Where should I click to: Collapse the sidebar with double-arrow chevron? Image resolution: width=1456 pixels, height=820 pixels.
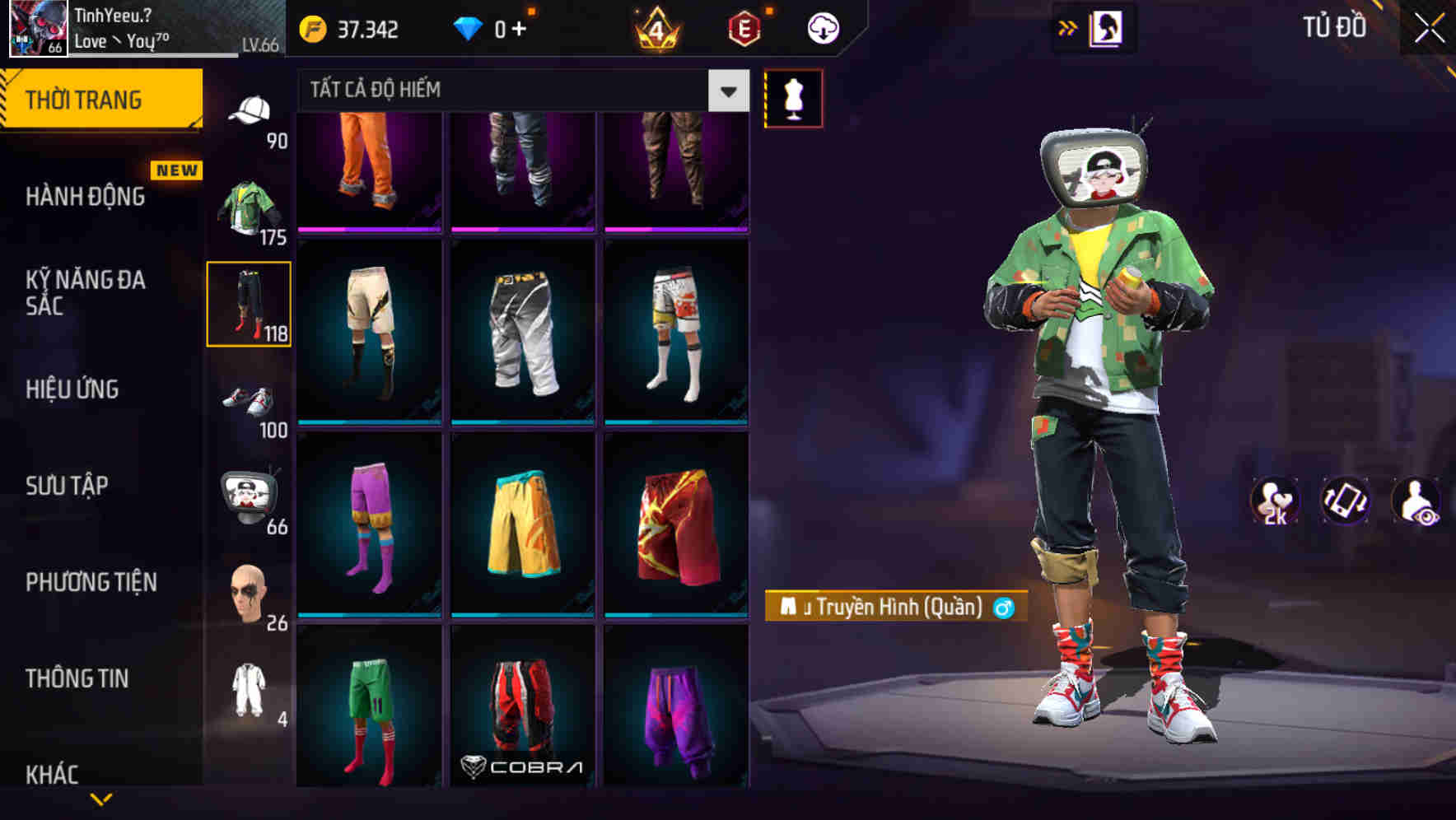pos(1068,27)
